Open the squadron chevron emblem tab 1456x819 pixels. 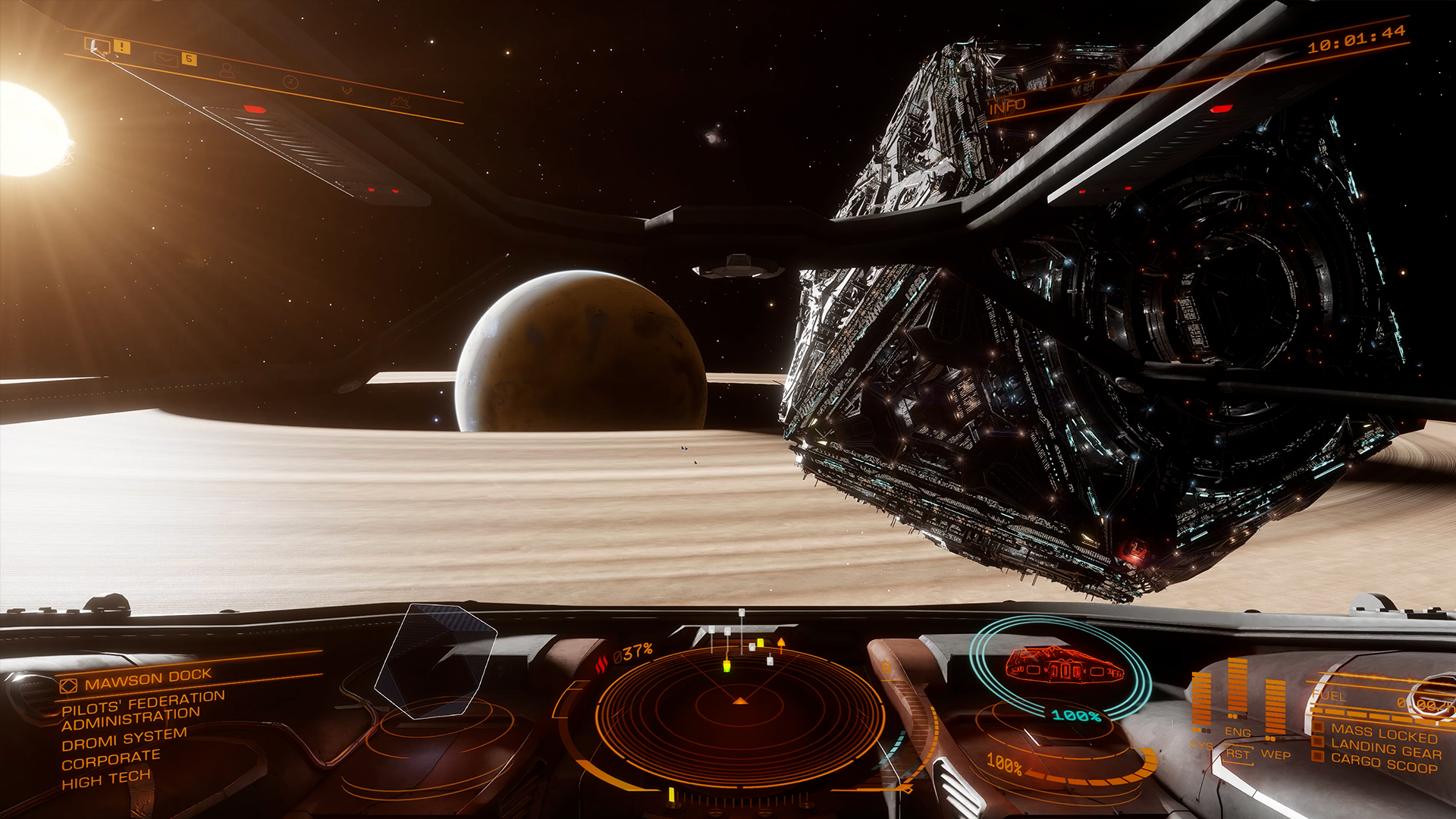(347, 90)
